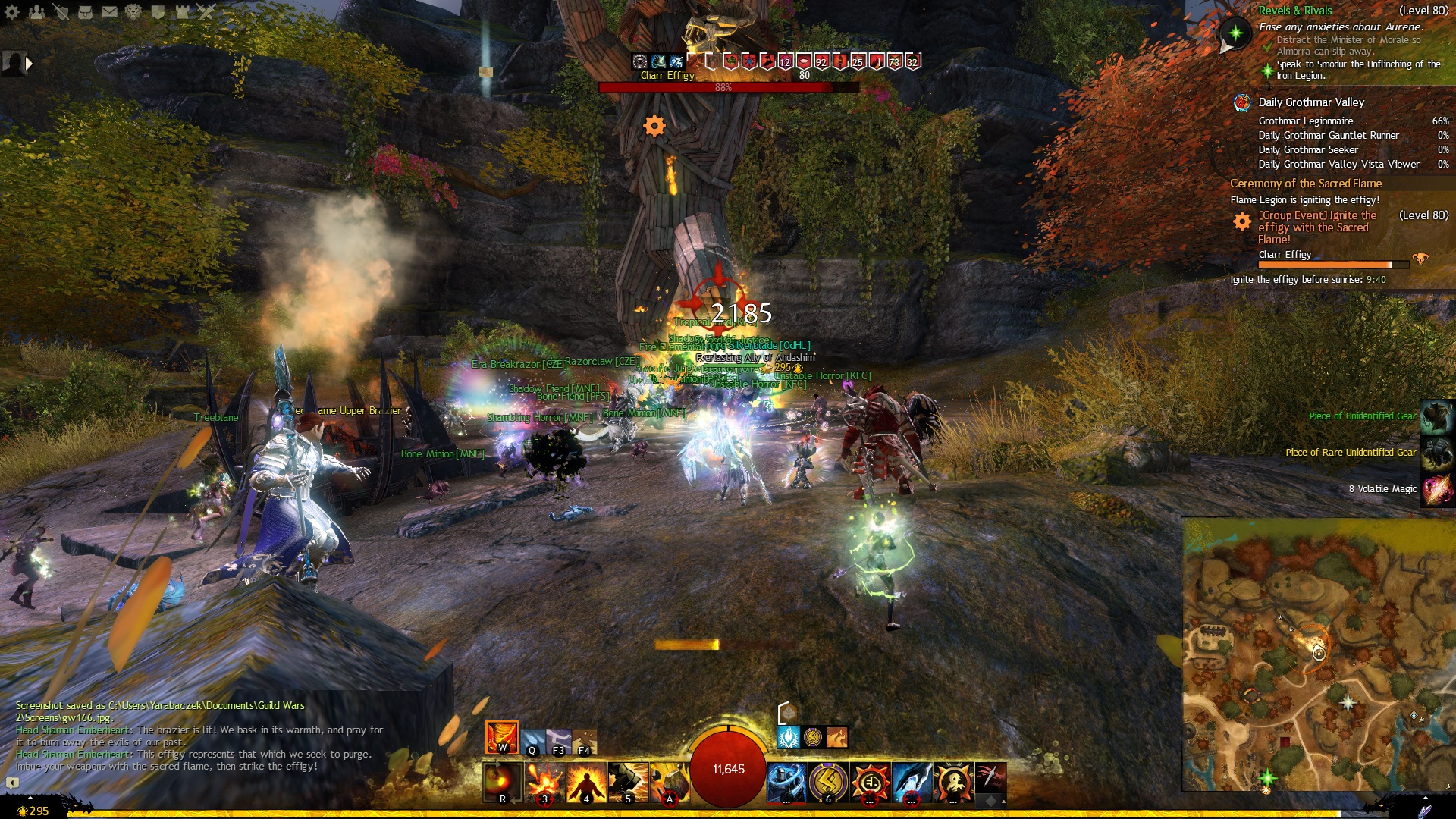Switch to air attunement
This screenshot has height=819, width=1456.
[x=559, y=741]
